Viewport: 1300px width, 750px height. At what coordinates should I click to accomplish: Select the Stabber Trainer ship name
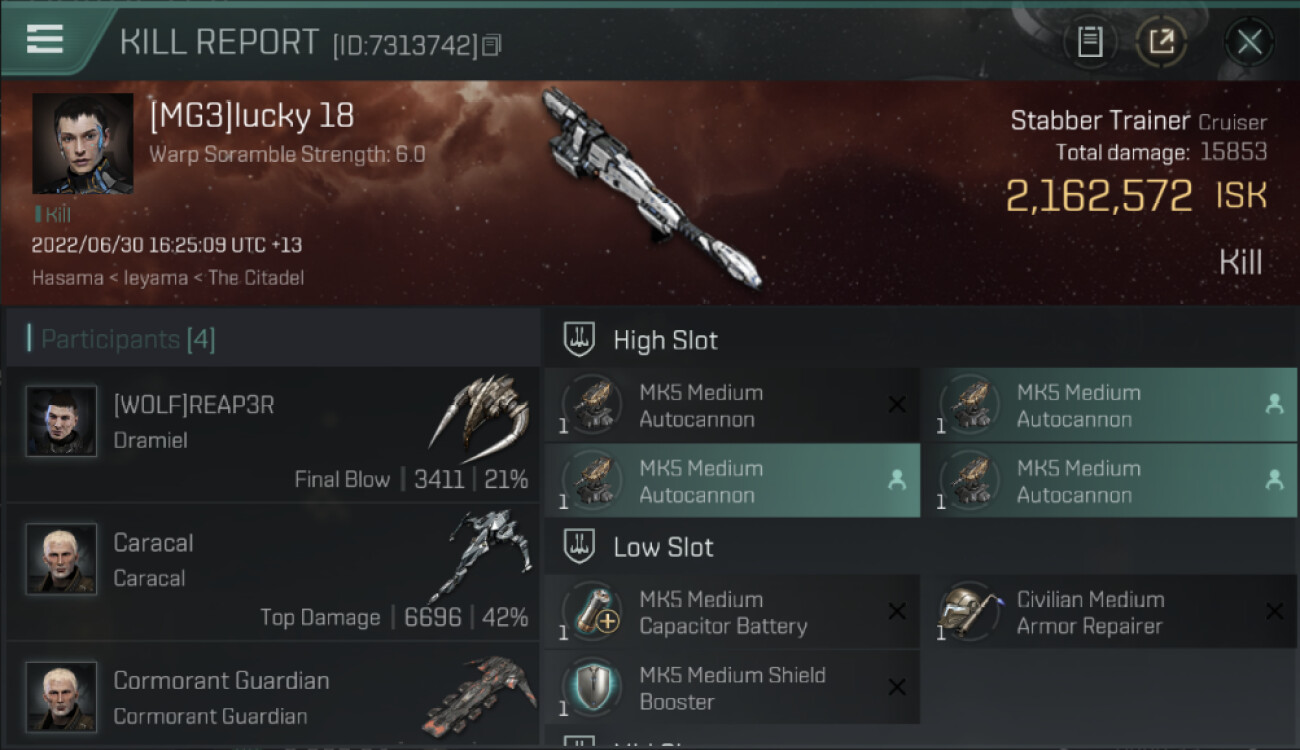1099,121
